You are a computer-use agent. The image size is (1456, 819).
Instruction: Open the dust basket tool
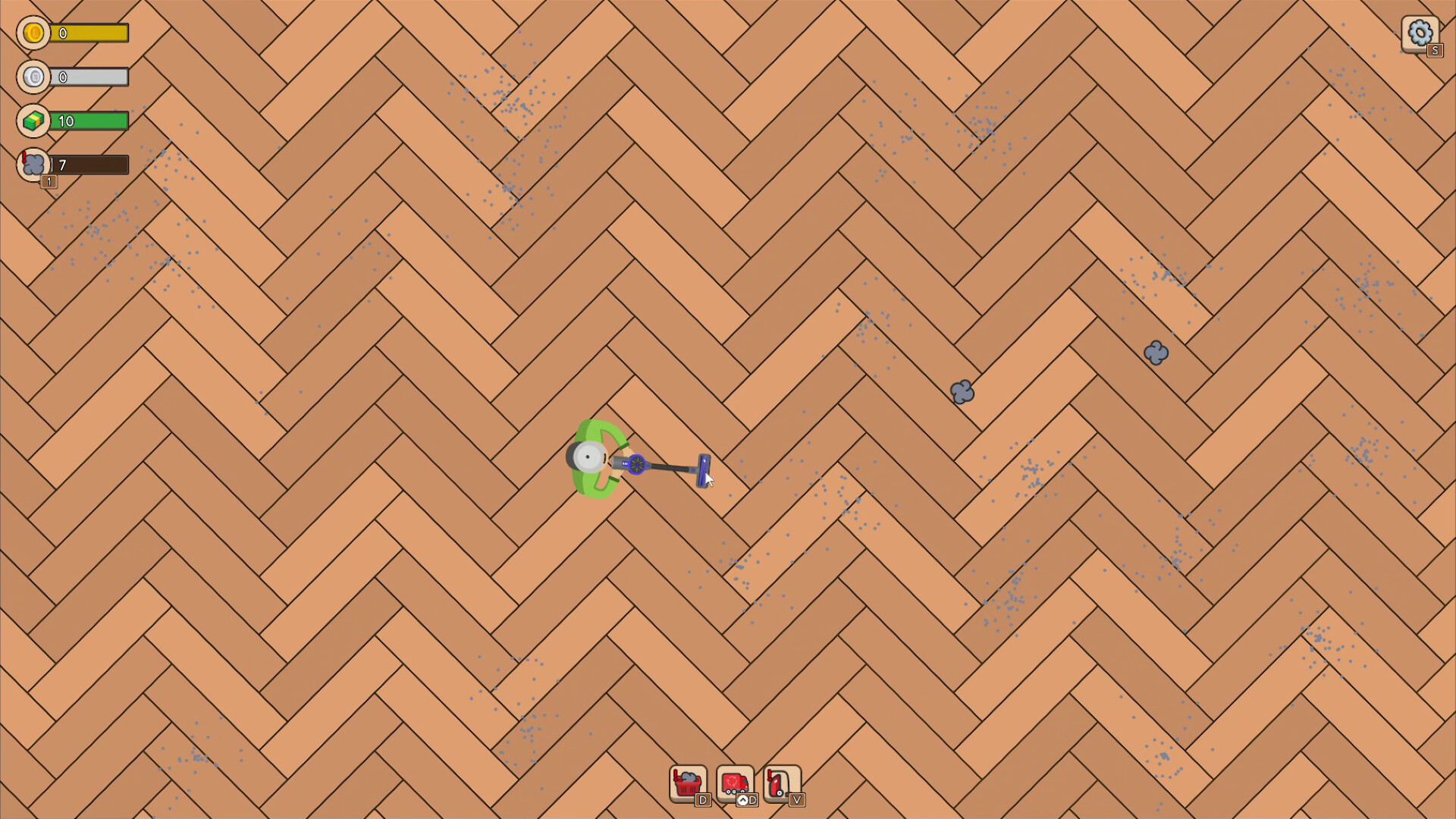(x=687, y=780)
